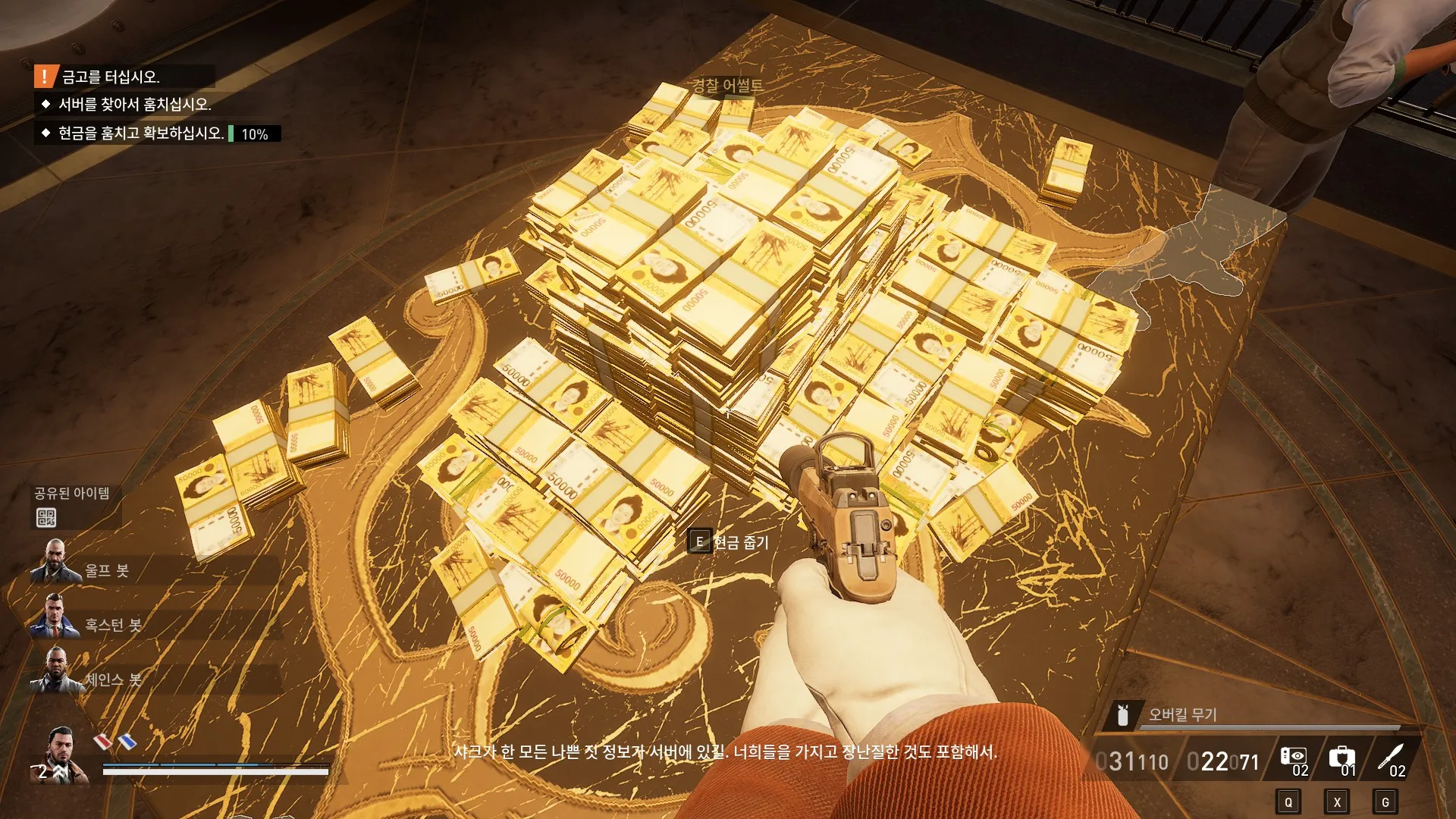Viewport: 1456px width, 819px height.
Task: Select the blue keycard icon
Action: click(x=127, y=741)
